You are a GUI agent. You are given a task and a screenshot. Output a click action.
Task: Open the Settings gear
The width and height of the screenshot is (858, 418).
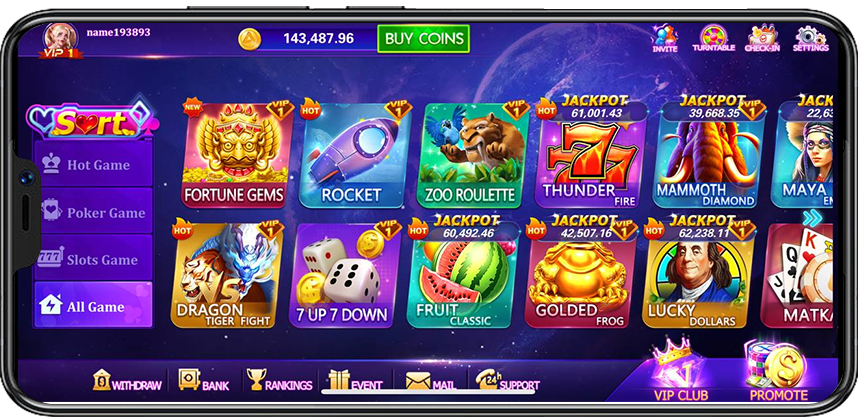tap(810, 38)
